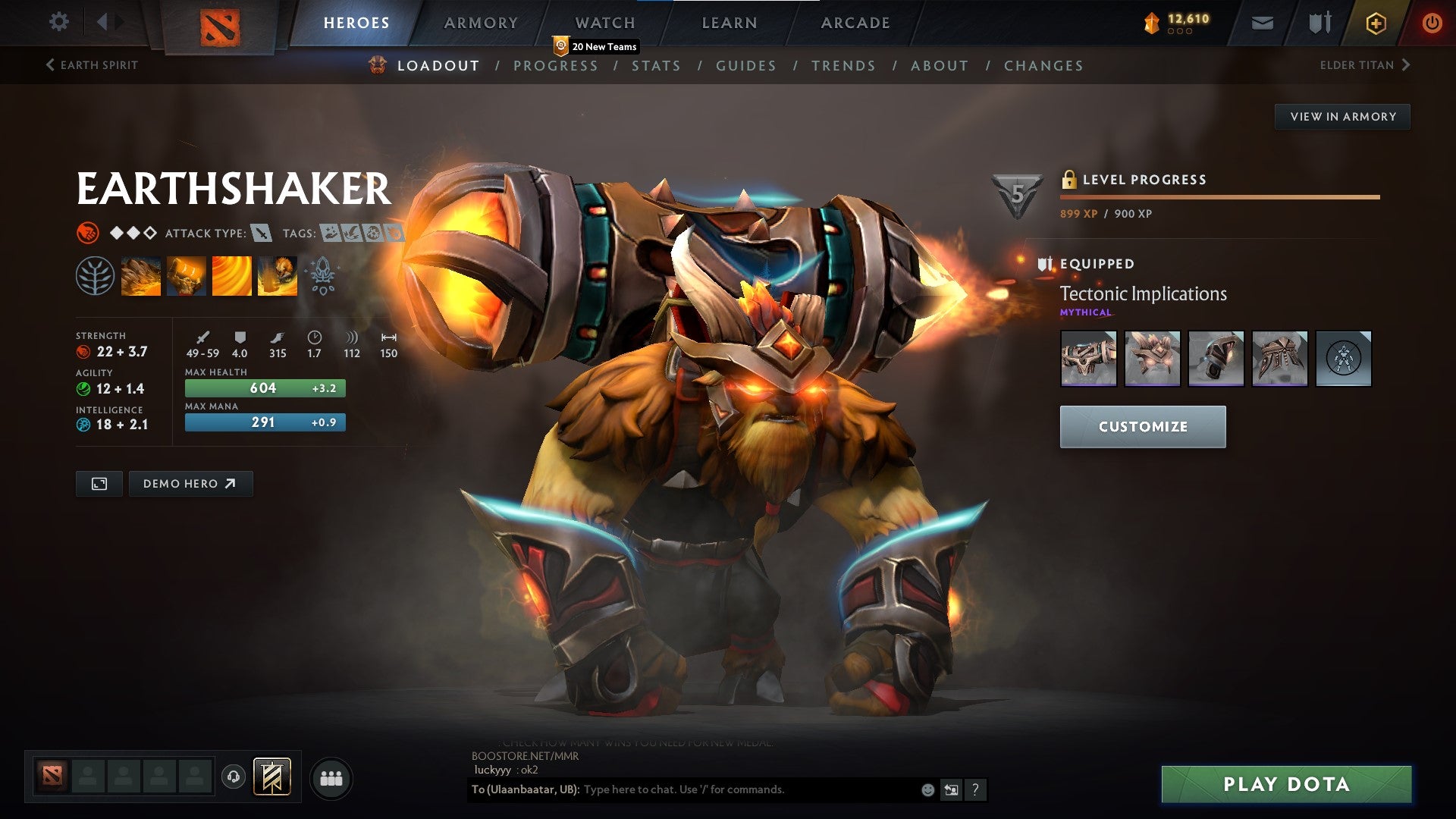Select the Enchant Totem ability icon

pyautogui.click(x=187, y=275)
